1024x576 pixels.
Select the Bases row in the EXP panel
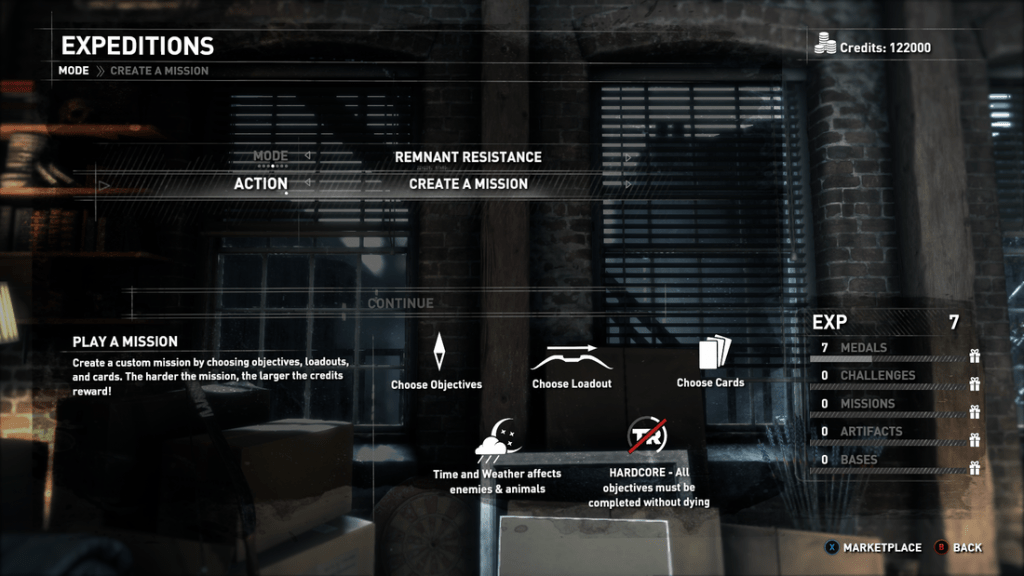888,460
